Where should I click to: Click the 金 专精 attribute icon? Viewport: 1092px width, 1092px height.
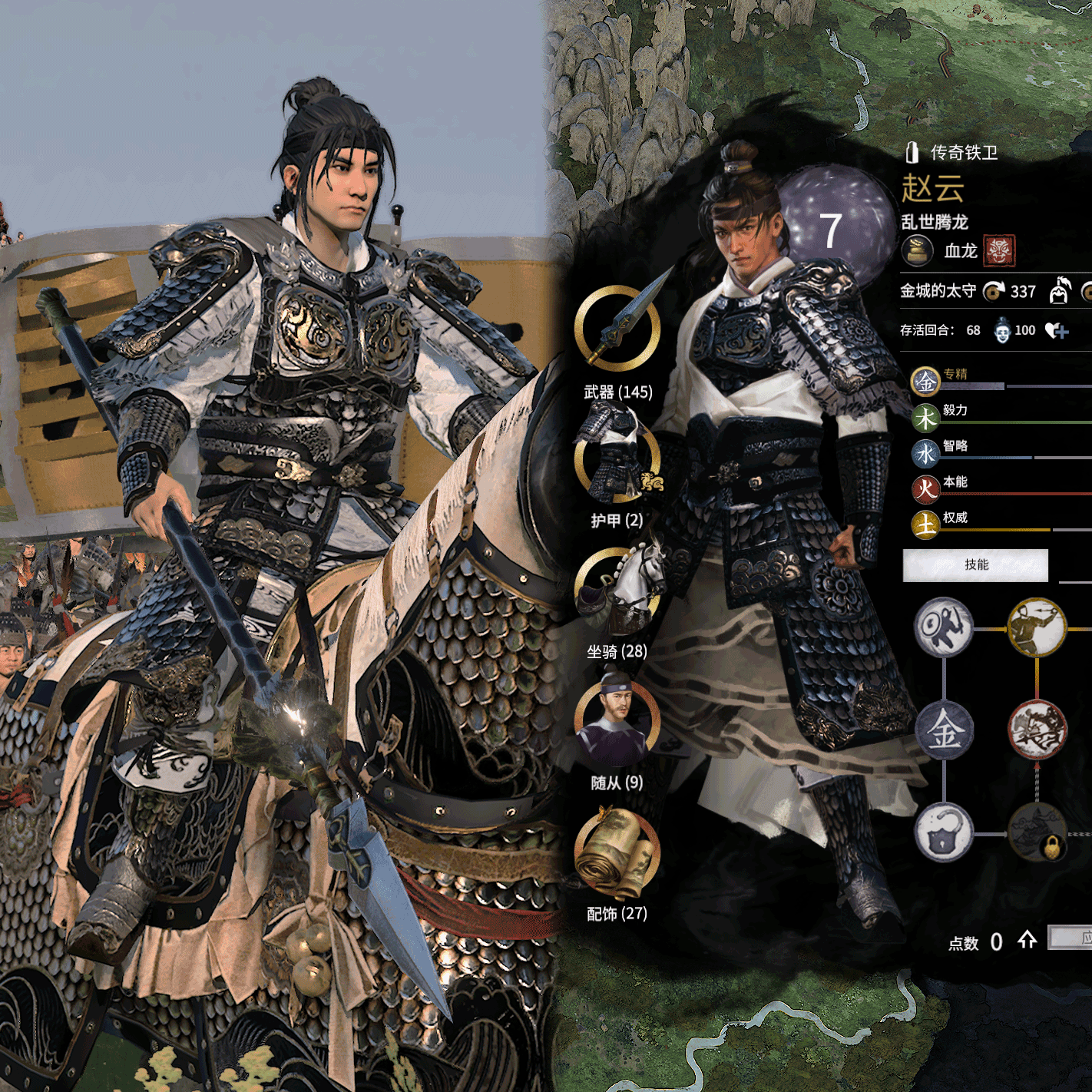tap(926, 381)
